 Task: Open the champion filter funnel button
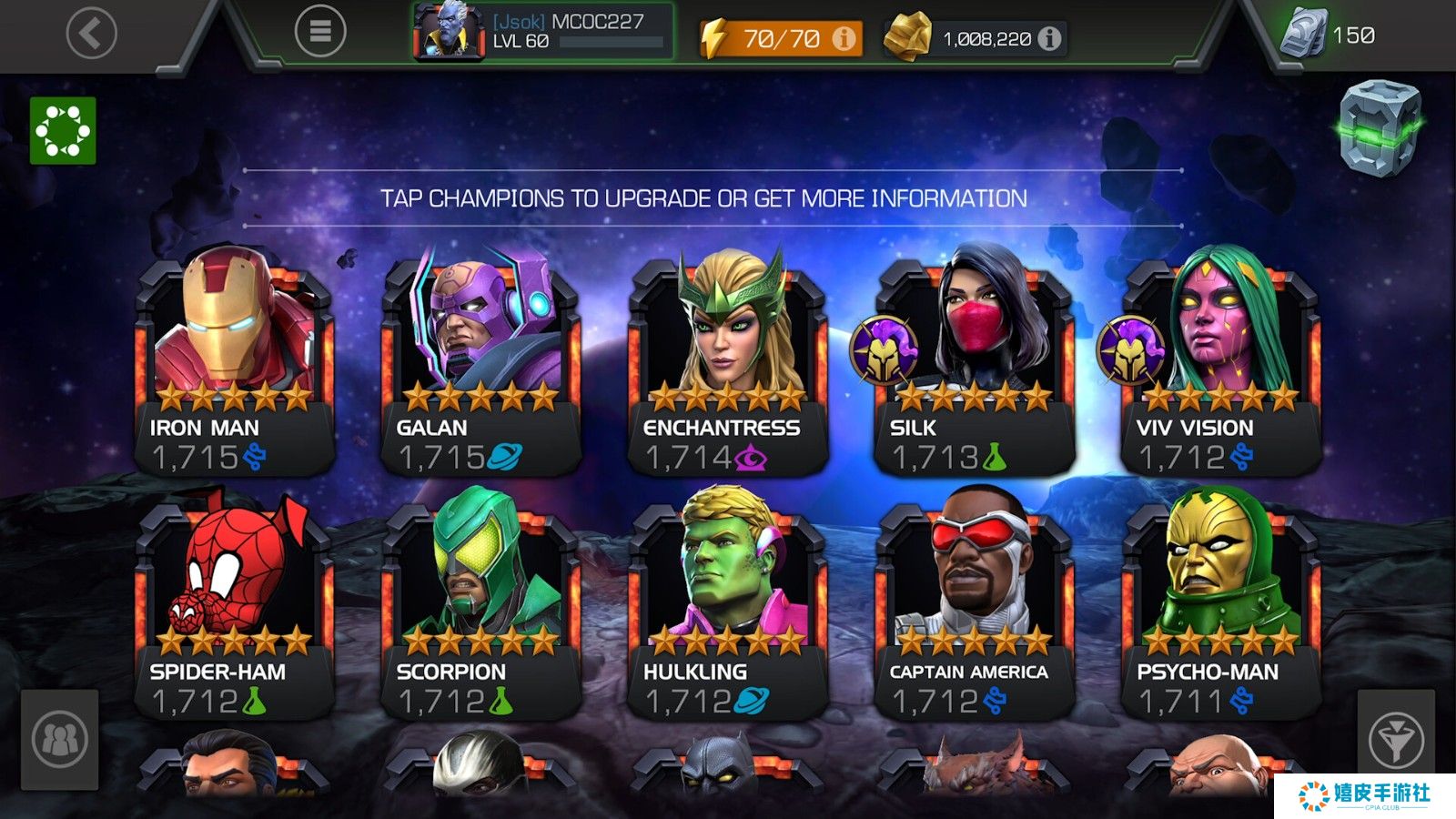click(1395, 739)
